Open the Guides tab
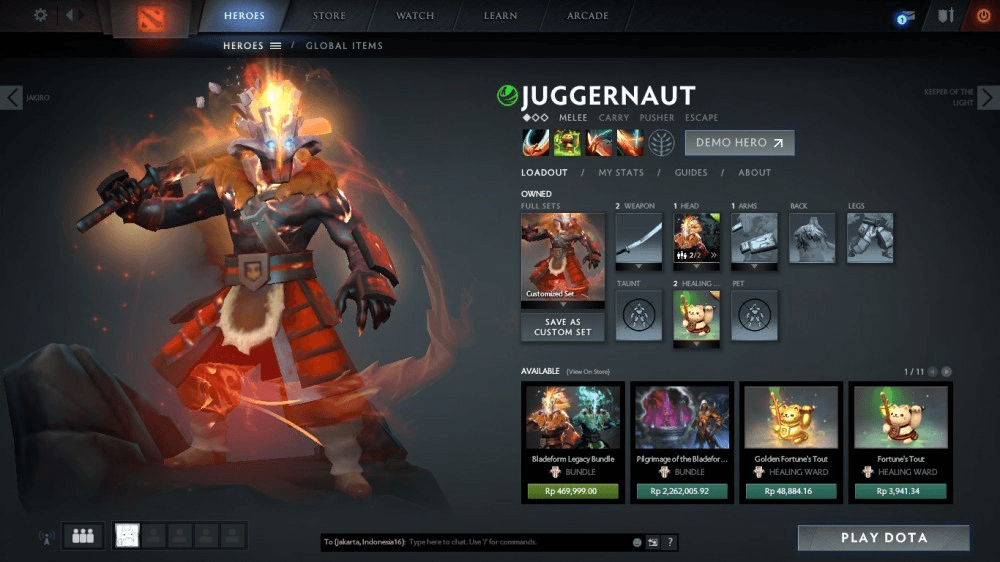 click(x=691, y=173)
